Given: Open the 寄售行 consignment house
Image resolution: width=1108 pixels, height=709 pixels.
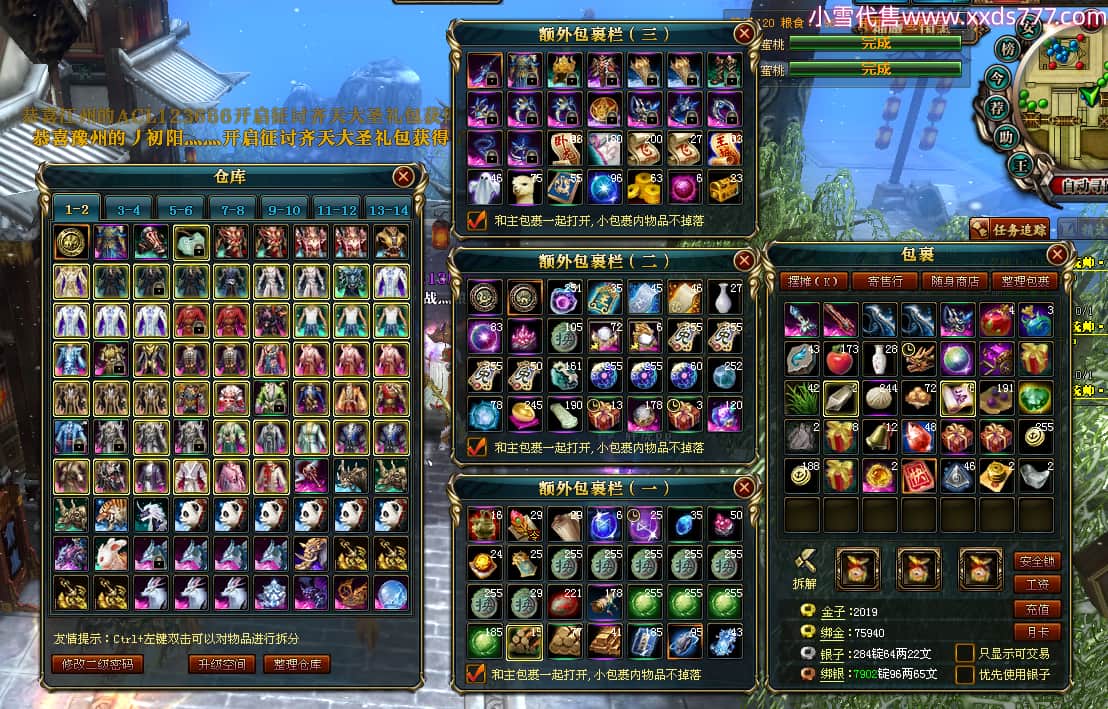Looking at the screenshot, I should (x=883, y=281).
